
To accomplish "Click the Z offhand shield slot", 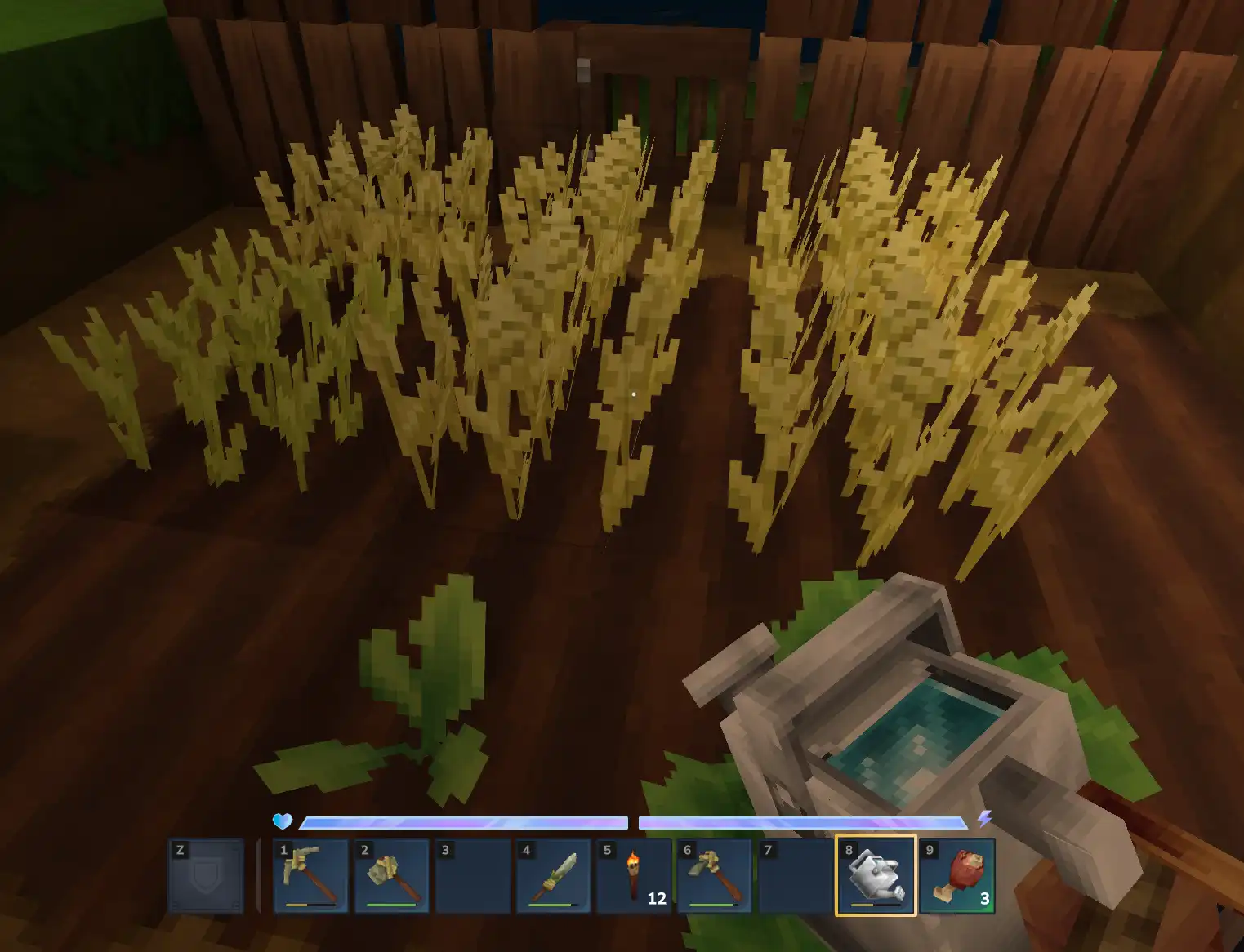I will [x=207, y=875].
